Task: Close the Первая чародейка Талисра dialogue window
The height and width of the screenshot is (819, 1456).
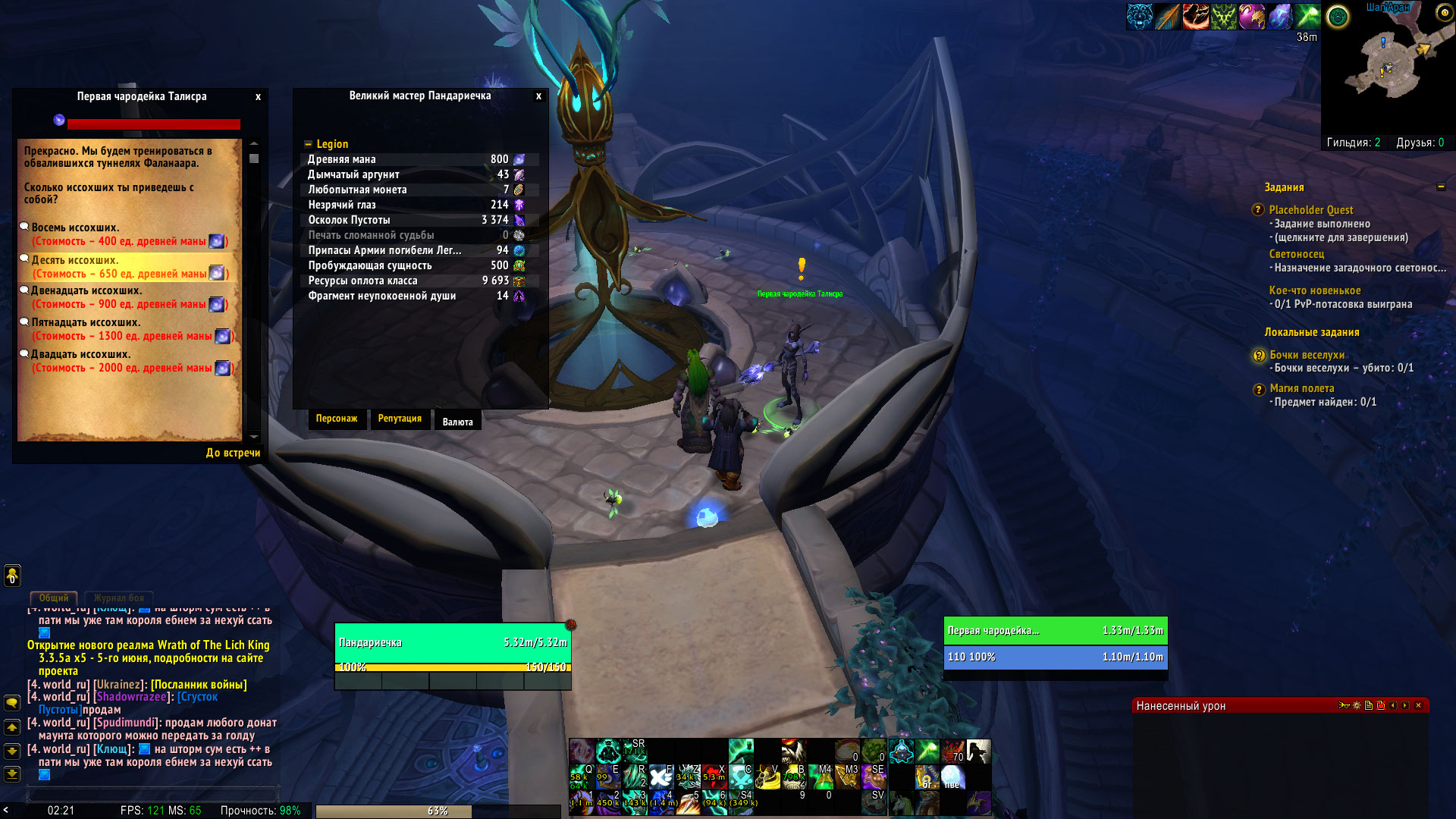Action: pyautogui.click(x=258, y=97)
